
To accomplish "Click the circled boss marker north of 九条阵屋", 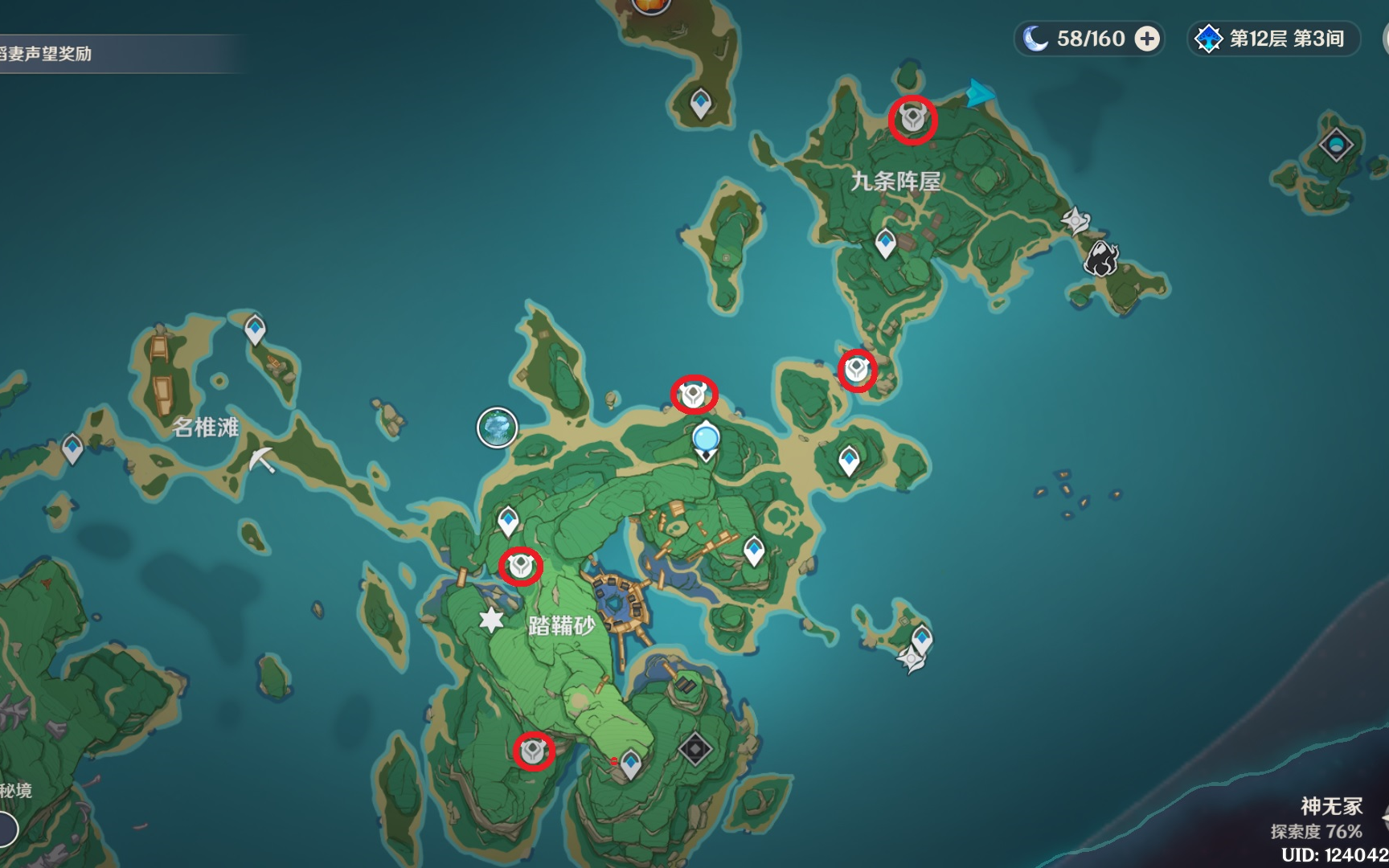I will click(x=912, y=119).
